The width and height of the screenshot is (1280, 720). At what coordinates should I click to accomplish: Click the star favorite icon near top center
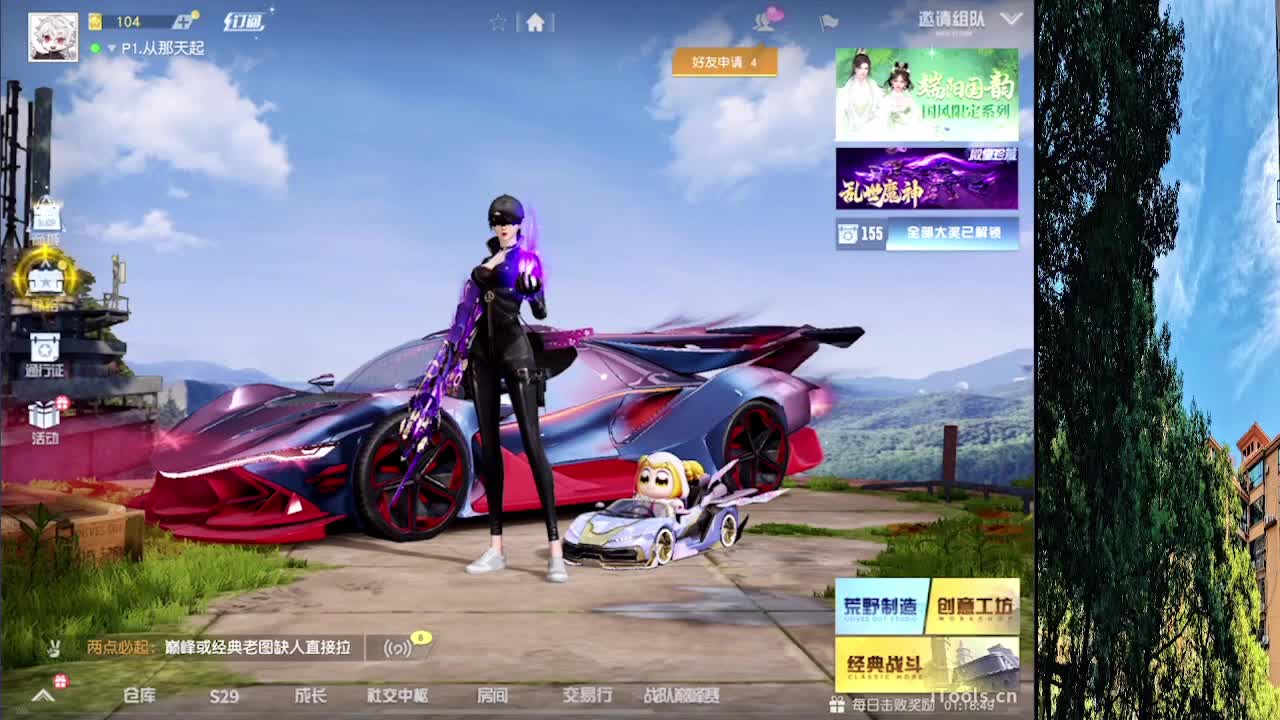tap(498, 22)
